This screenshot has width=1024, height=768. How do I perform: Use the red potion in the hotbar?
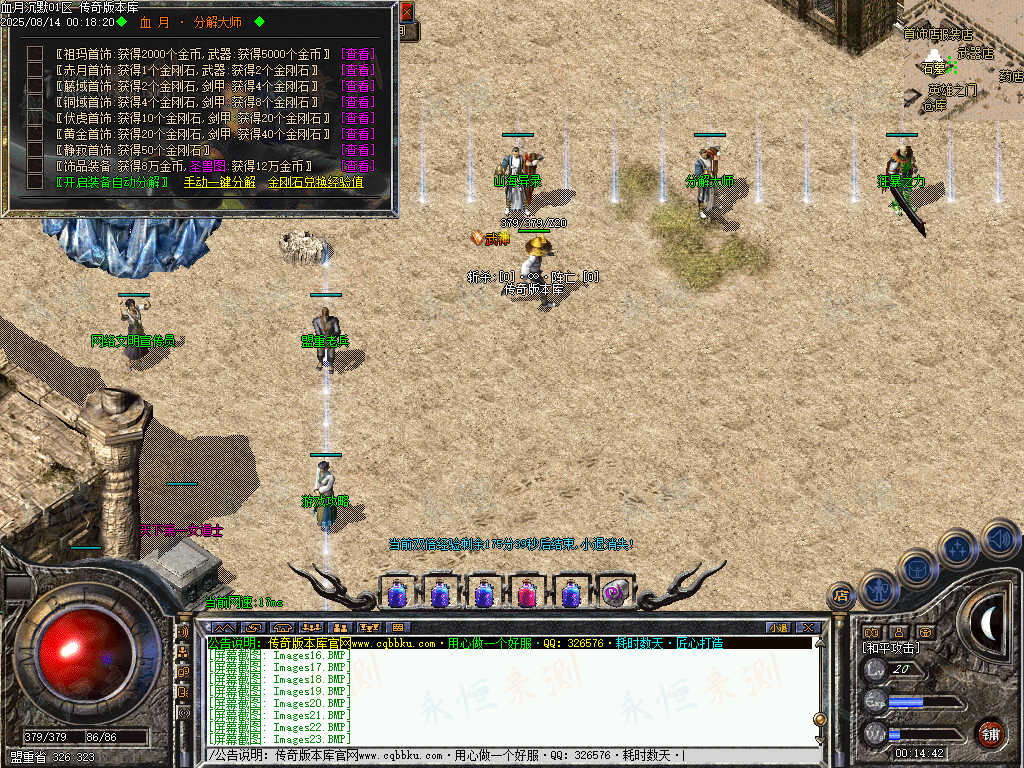click(528, 594)
